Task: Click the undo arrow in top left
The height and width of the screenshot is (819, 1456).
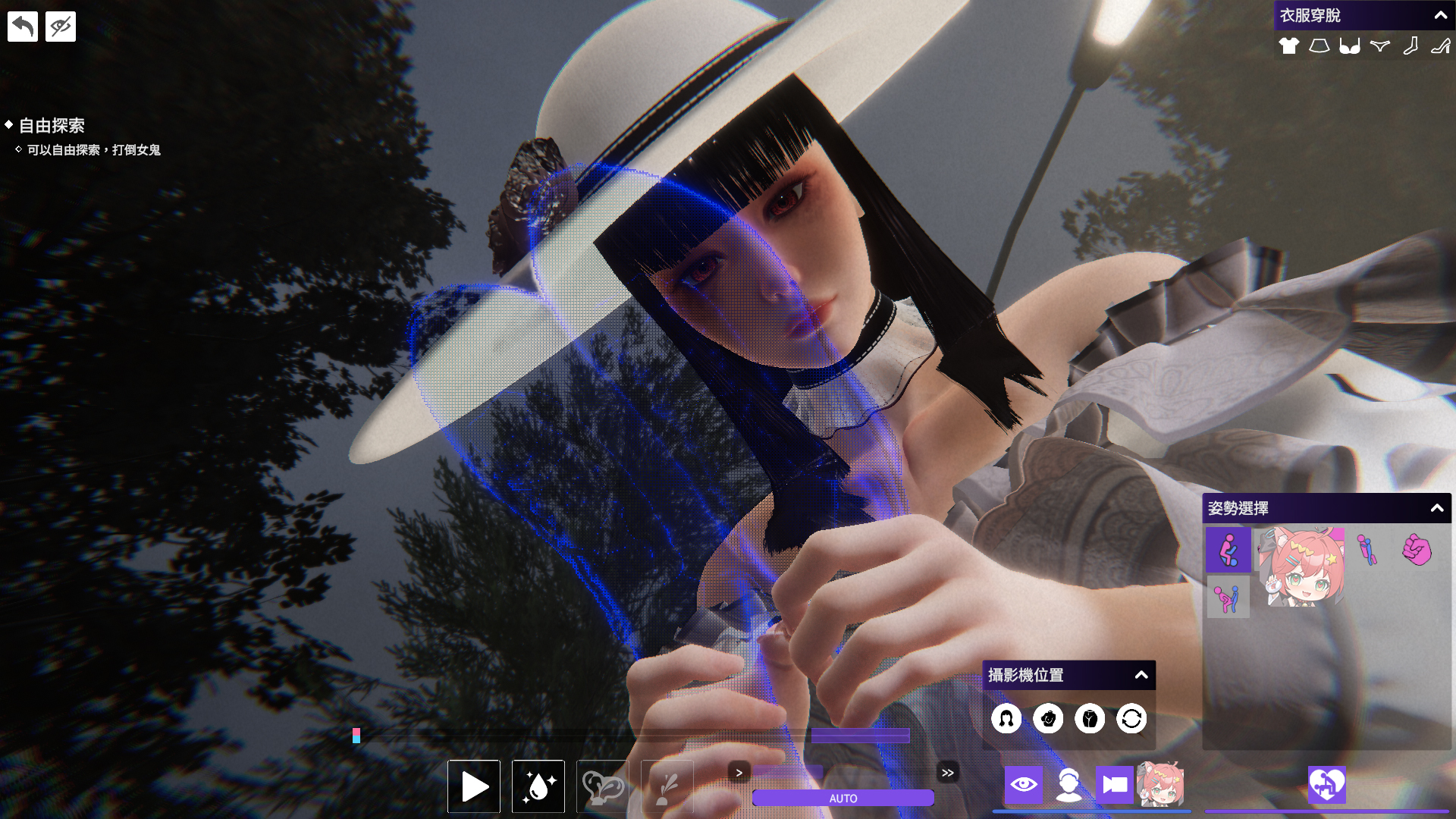Action: [22, 26]
